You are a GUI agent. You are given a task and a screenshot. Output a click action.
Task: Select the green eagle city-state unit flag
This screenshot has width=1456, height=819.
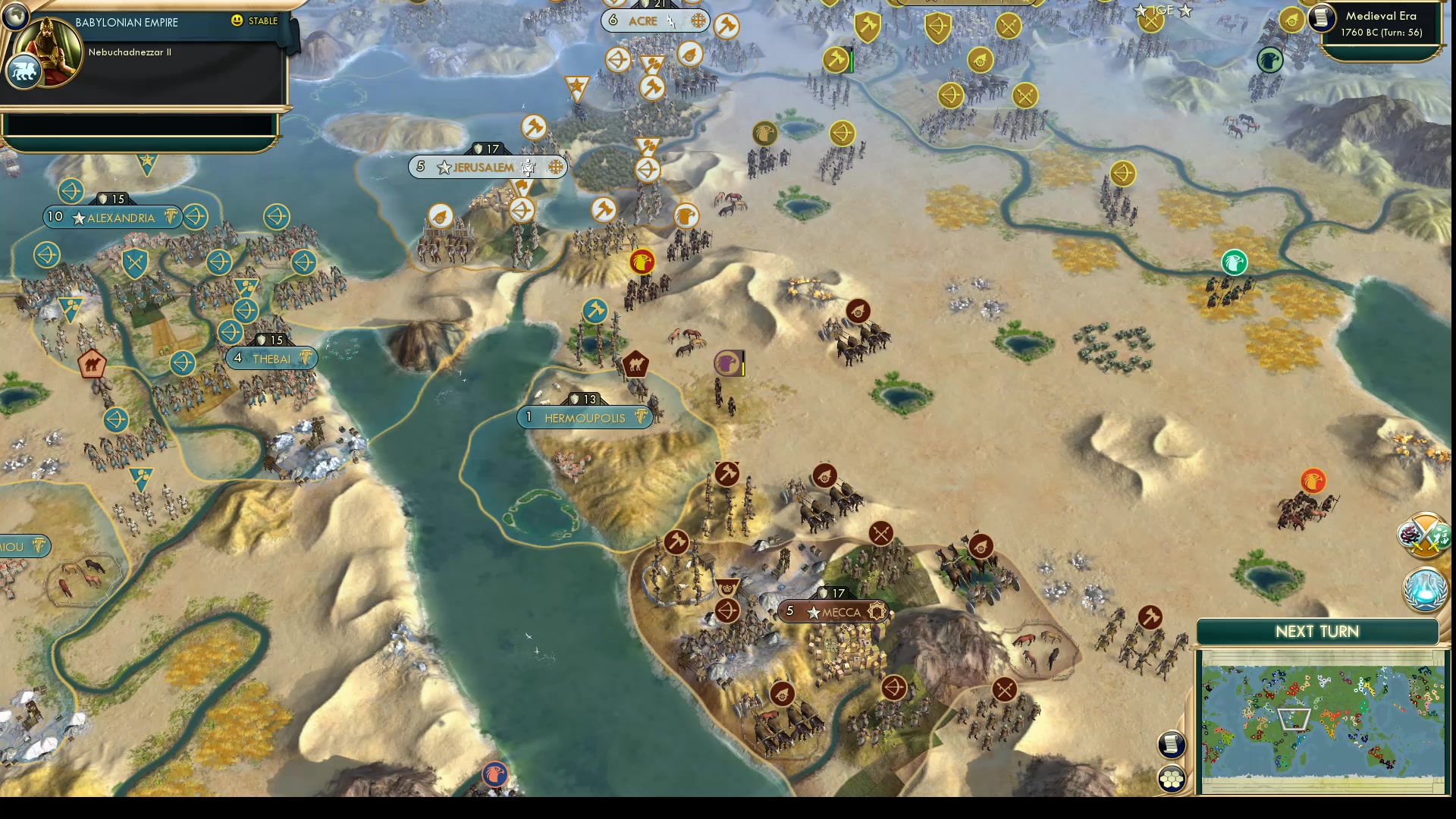pyautogui.click(x=1234, y=262)
